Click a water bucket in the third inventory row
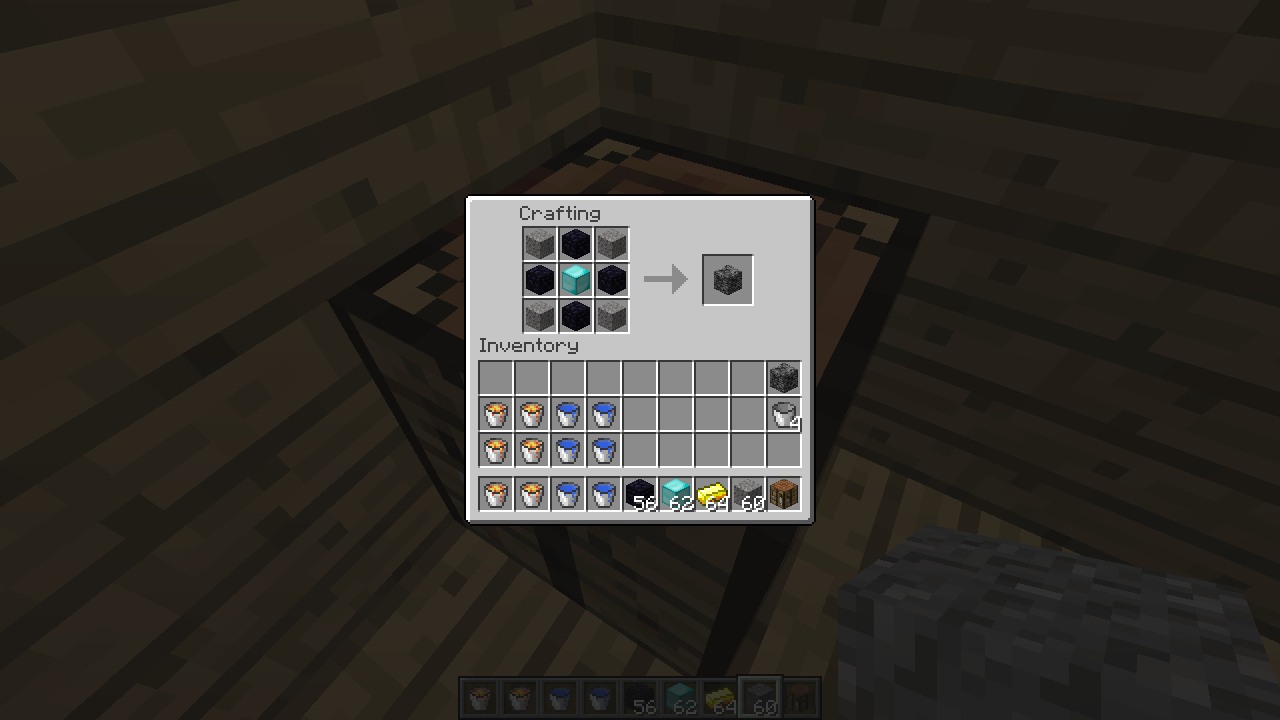This screenshot has height=720, width=1280. [x=567, y=450]
